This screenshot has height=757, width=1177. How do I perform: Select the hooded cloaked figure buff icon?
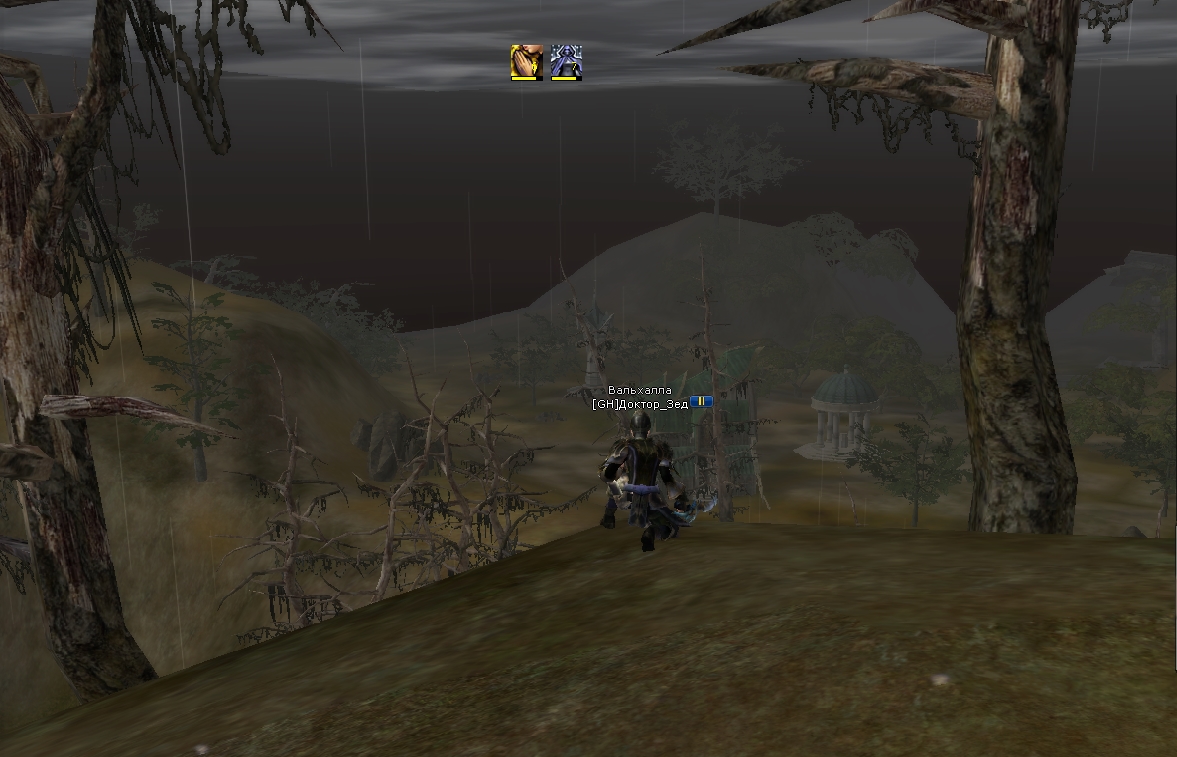click(x=565, y=62)
